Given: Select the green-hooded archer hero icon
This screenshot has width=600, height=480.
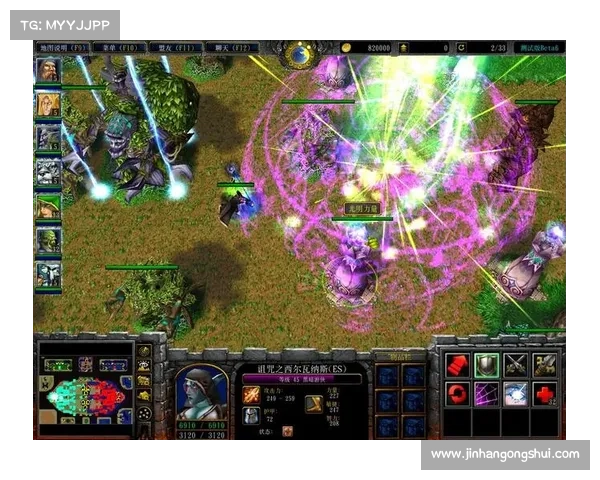Looking at the screenshot, I should 48,206.
